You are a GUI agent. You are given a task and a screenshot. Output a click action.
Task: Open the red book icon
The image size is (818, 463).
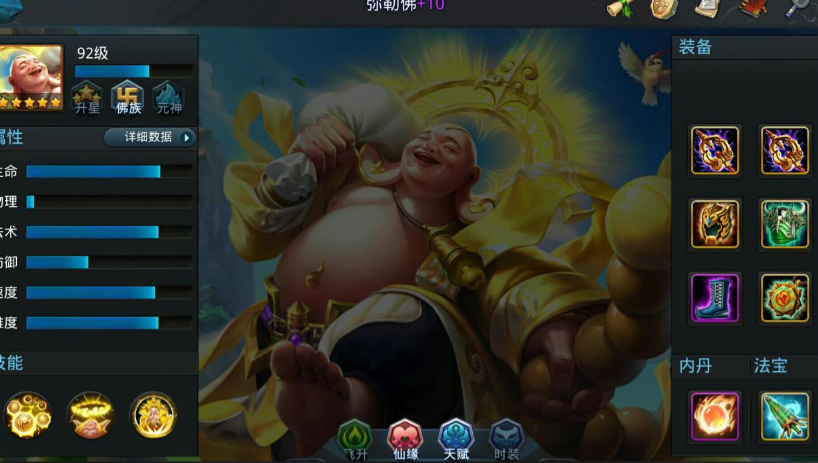(x=753, y=8)
